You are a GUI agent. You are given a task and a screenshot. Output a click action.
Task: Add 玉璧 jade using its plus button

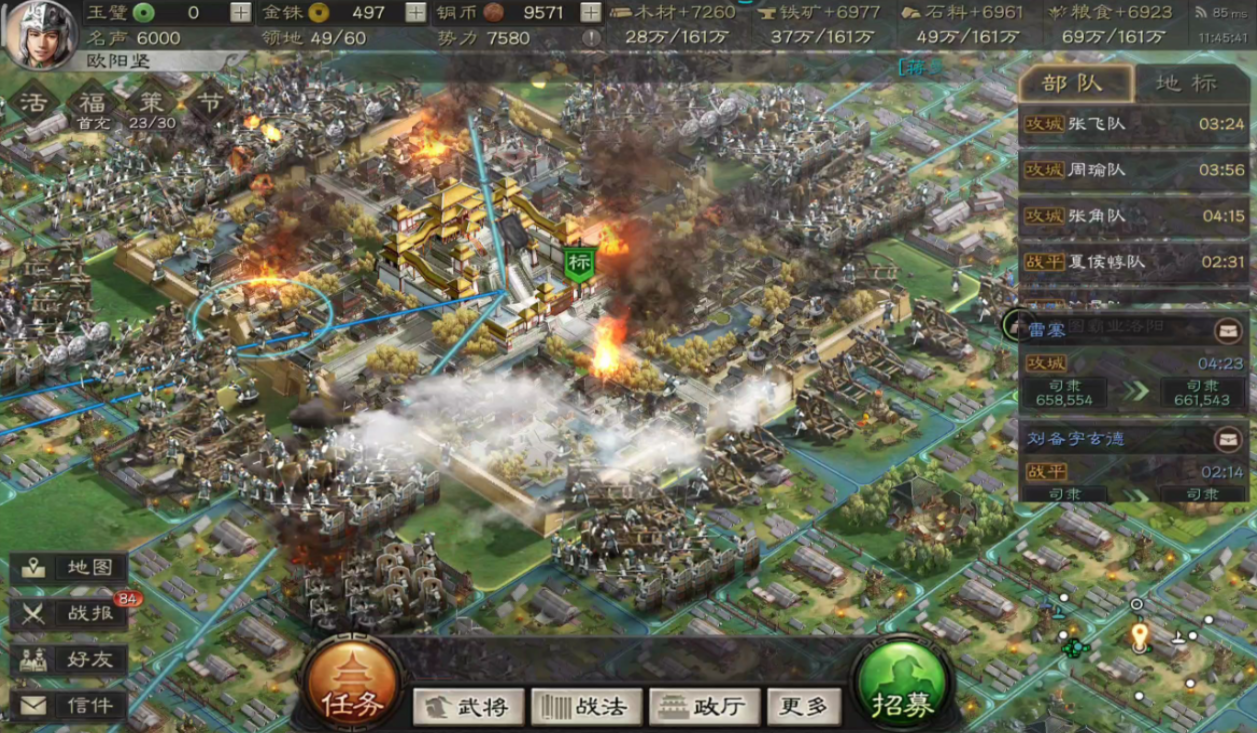pos(241,13)
